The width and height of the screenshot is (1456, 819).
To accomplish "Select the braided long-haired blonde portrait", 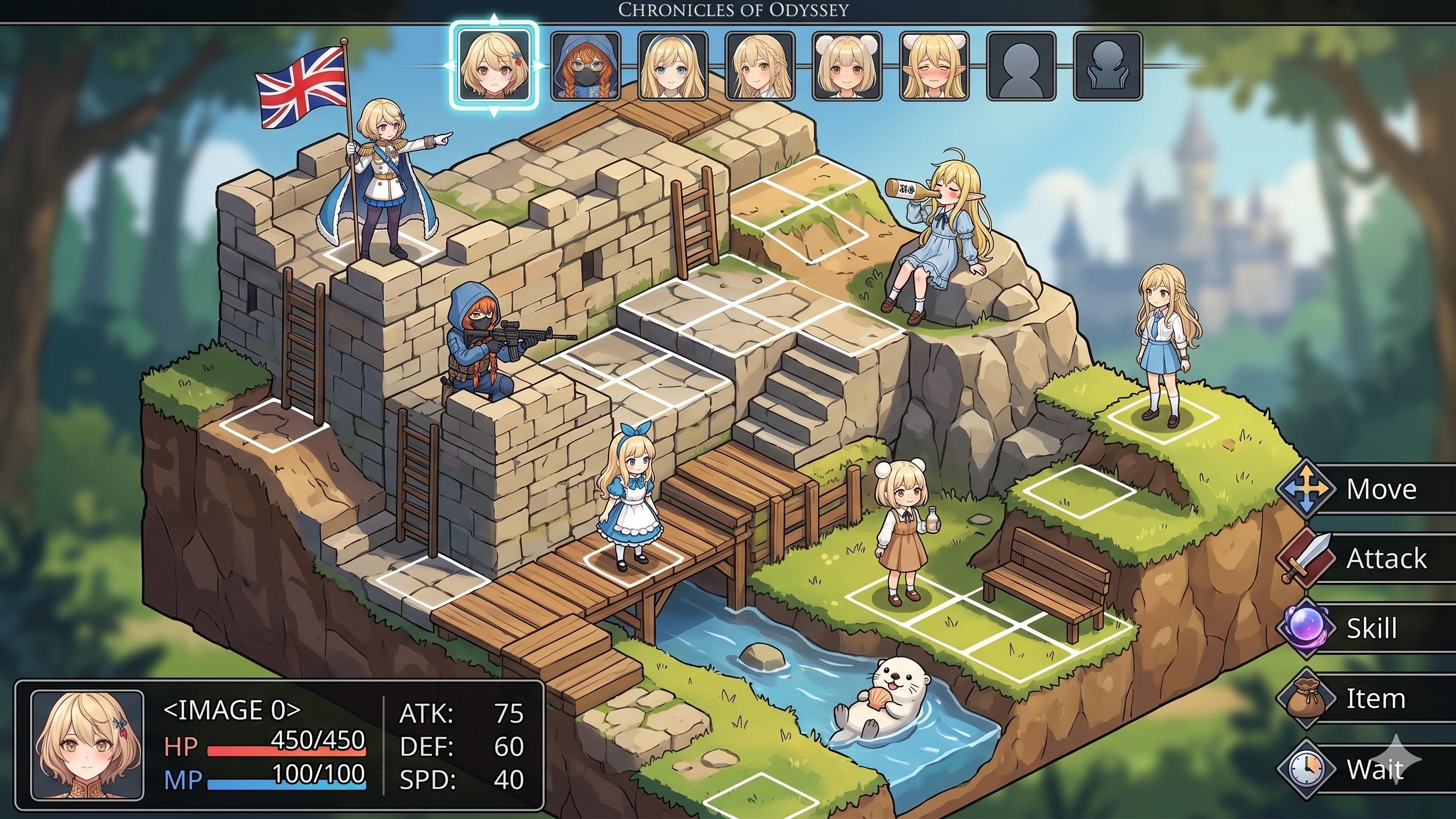I will coord(759,66).
